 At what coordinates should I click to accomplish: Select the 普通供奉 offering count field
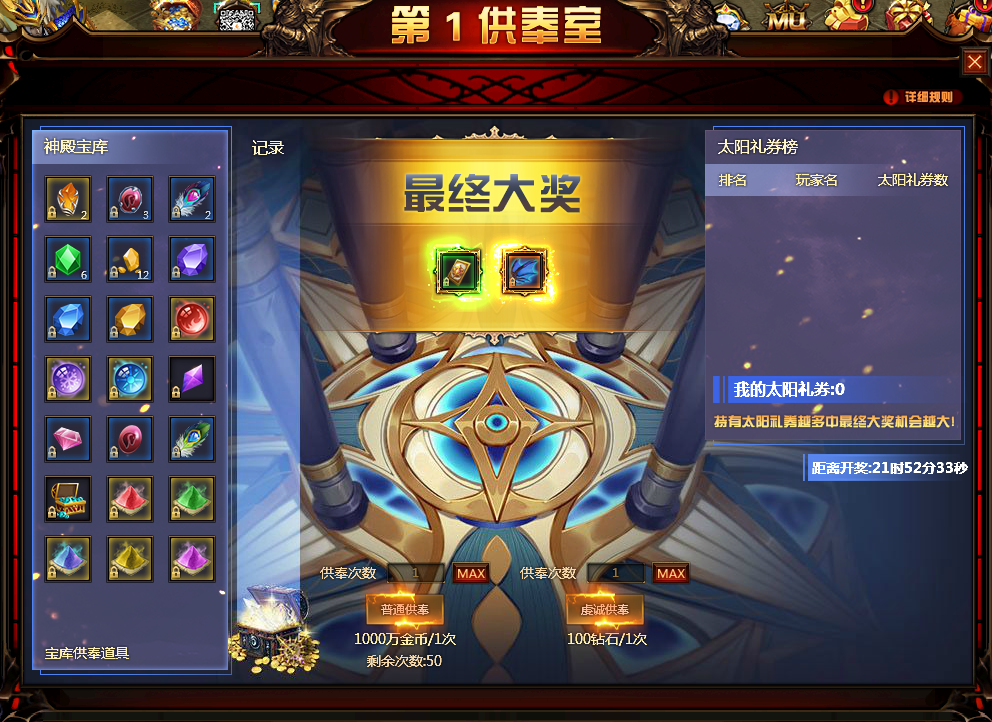point(416,573)
